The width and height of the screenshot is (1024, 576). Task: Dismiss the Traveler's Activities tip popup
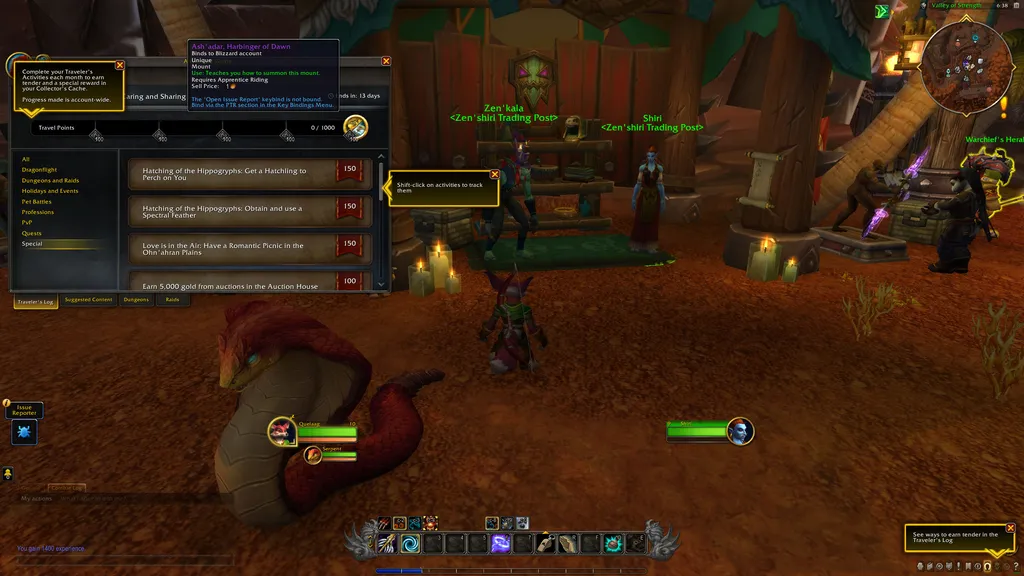tap(120, 65)
